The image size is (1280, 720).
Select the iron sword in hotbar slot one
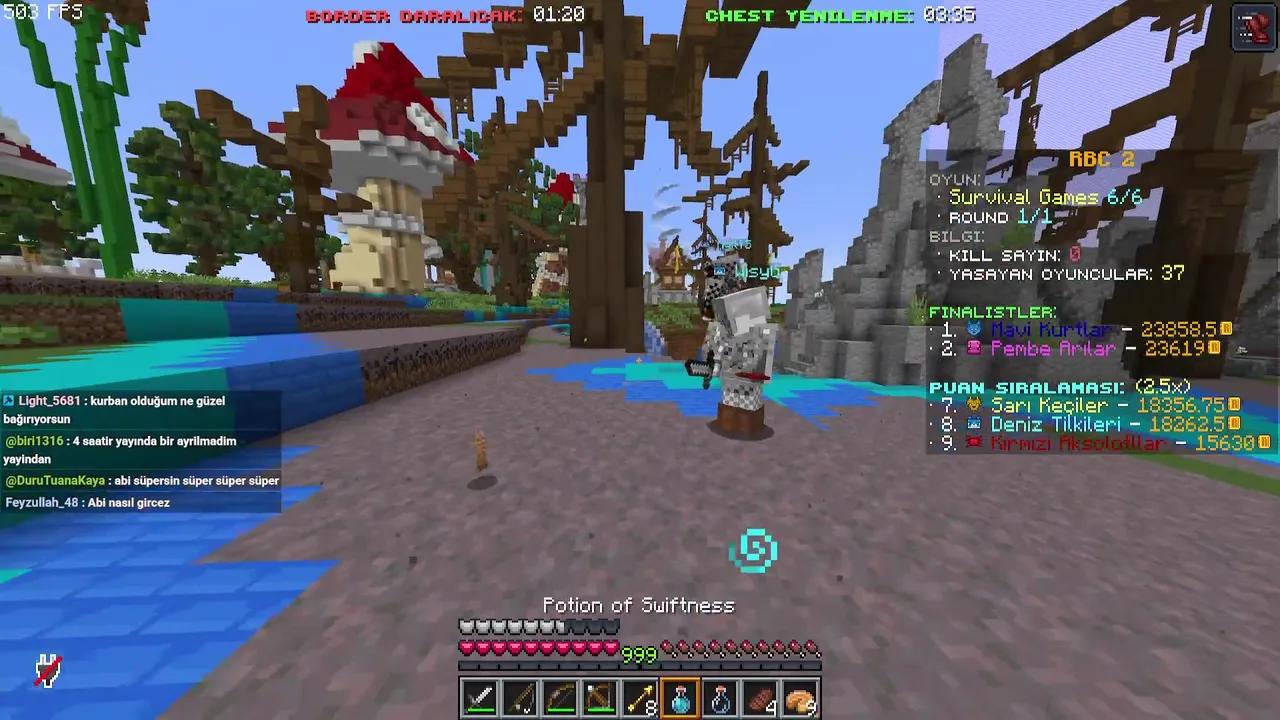480,697
